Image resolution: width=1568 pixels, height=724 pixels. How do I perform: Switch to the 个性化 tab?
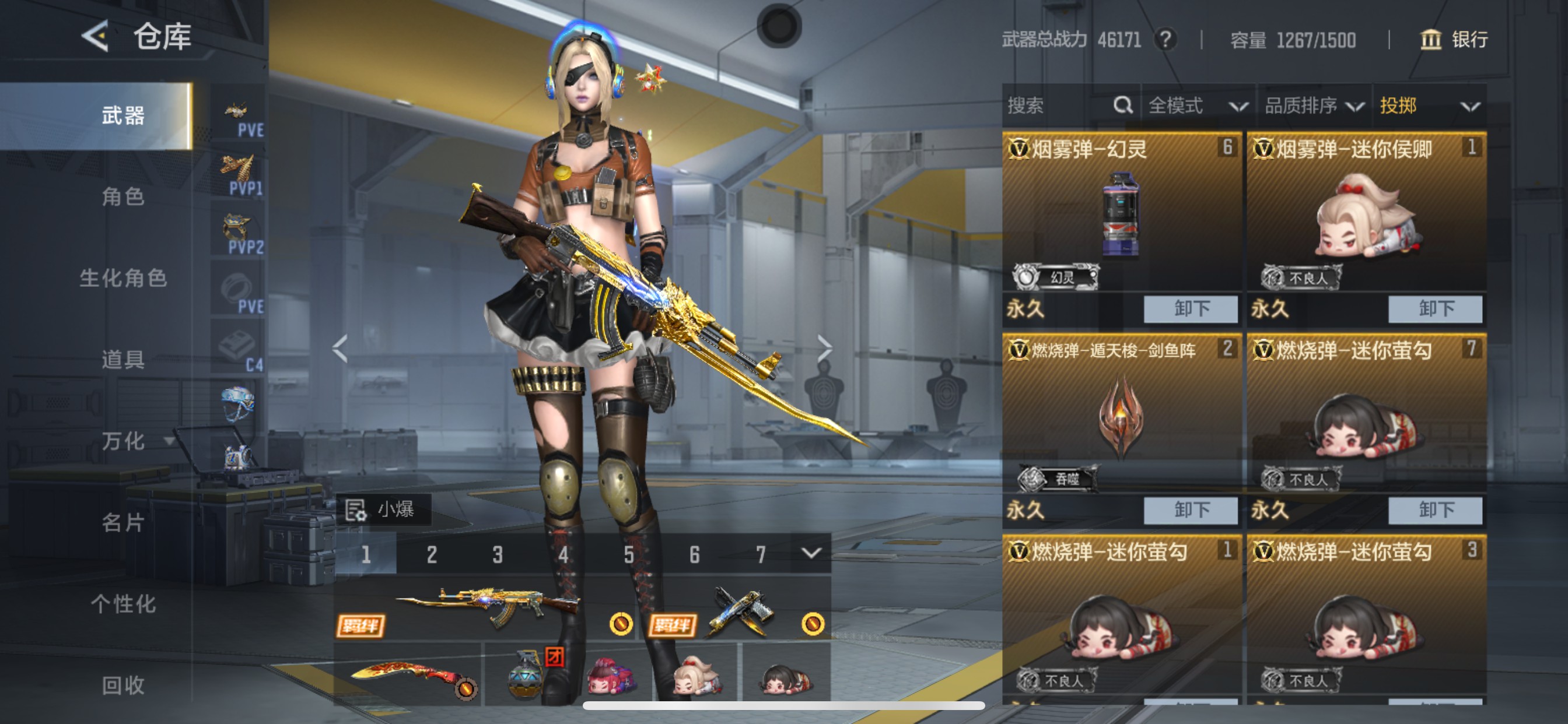point(123,603)
